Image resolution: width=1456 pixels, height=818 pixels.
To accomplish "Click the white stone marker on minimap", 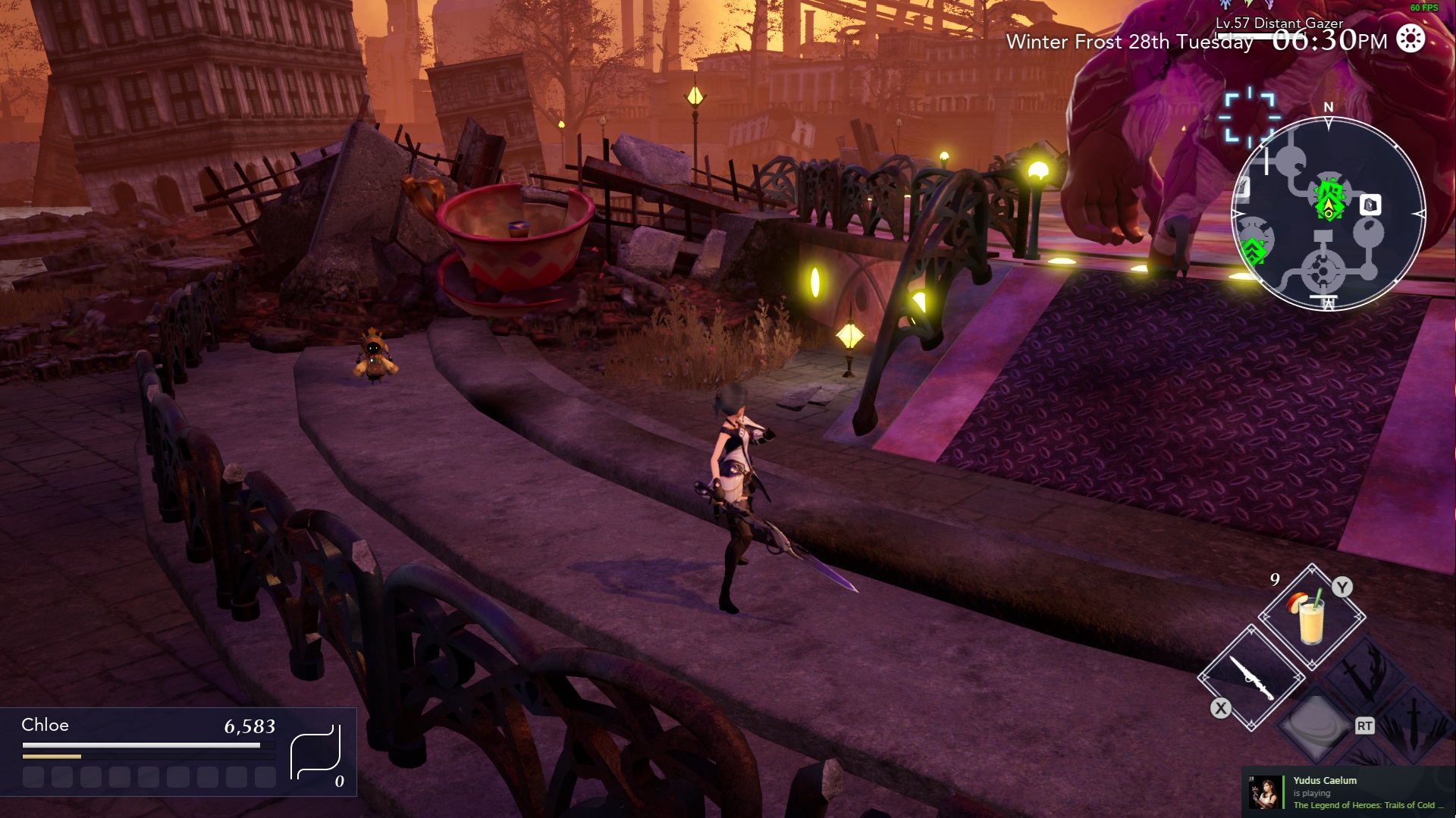I will 1370,205.
